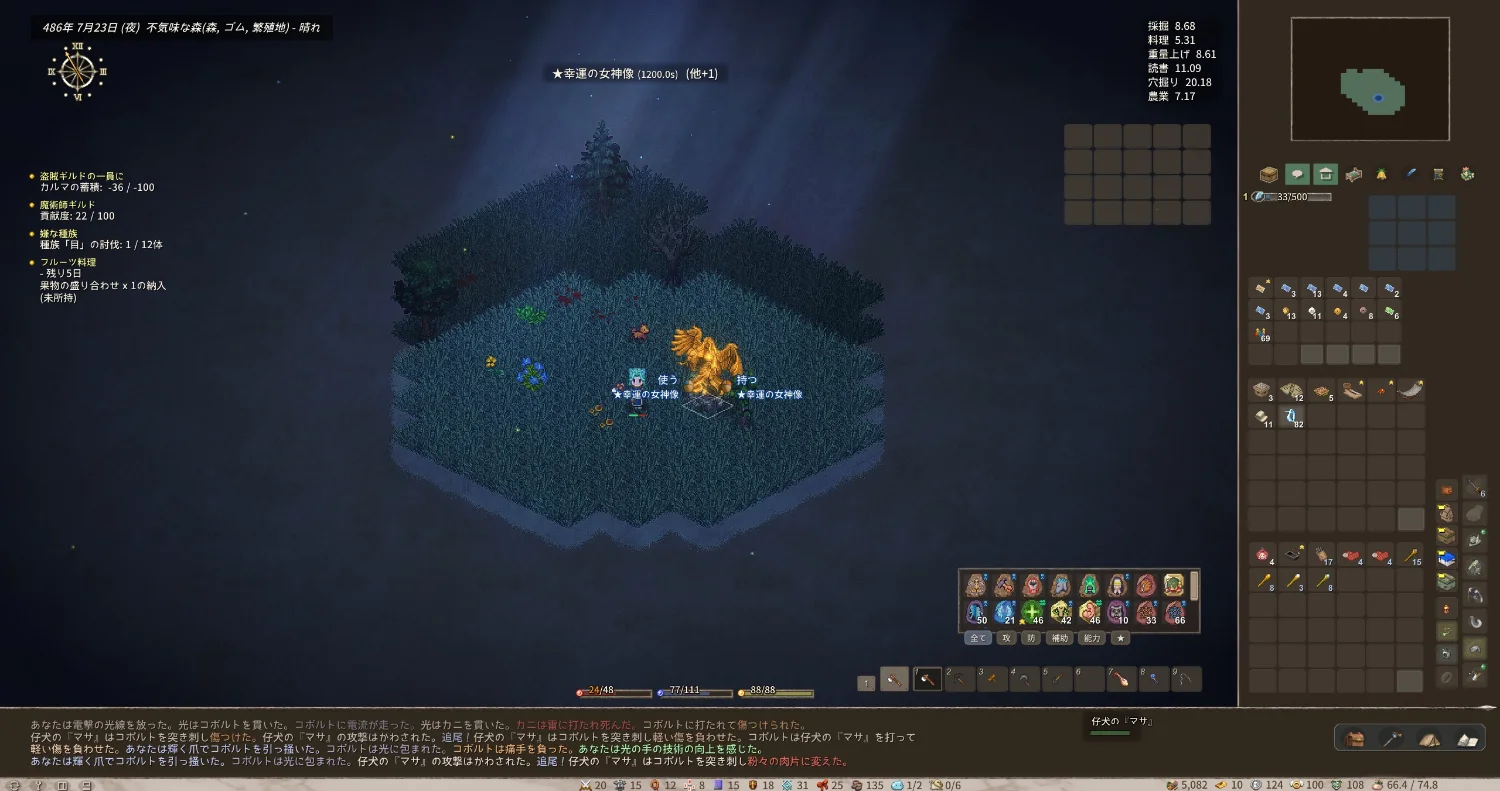The height and width of the screenshot is (791, 1500).
Task: Choose the sickle in hotbar slot 4
Action: pyautogui.click(x=1025, y=680)
